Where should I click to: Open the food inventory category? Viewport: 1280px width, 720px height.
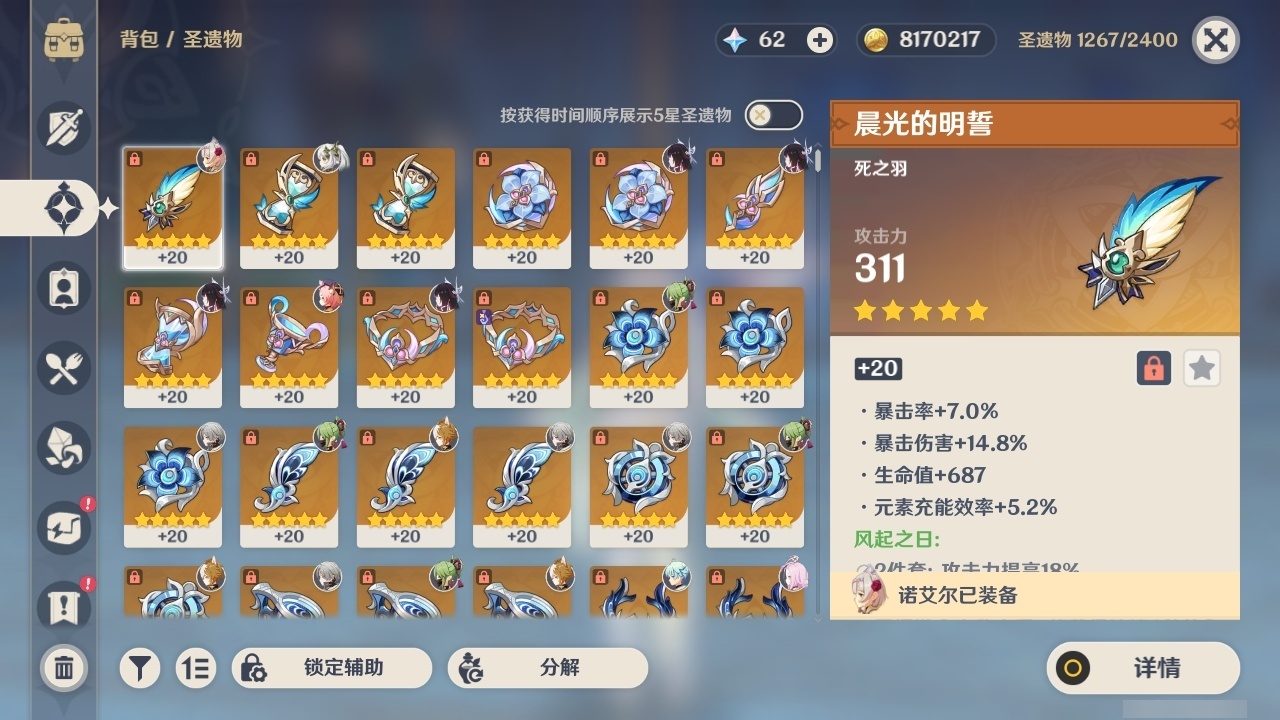[63, 368]
